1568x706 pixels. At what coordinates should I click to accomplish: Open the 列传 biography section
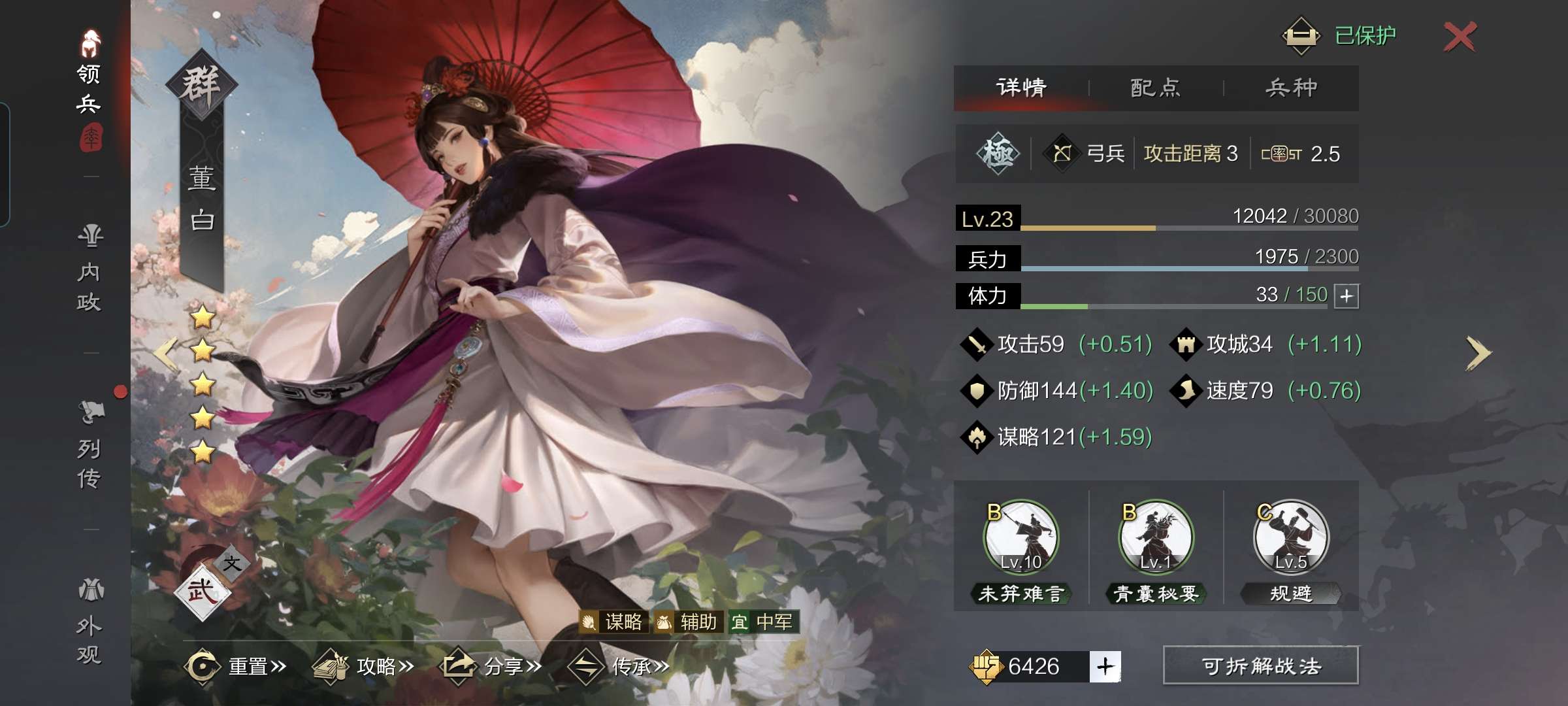tap(90, 445)
